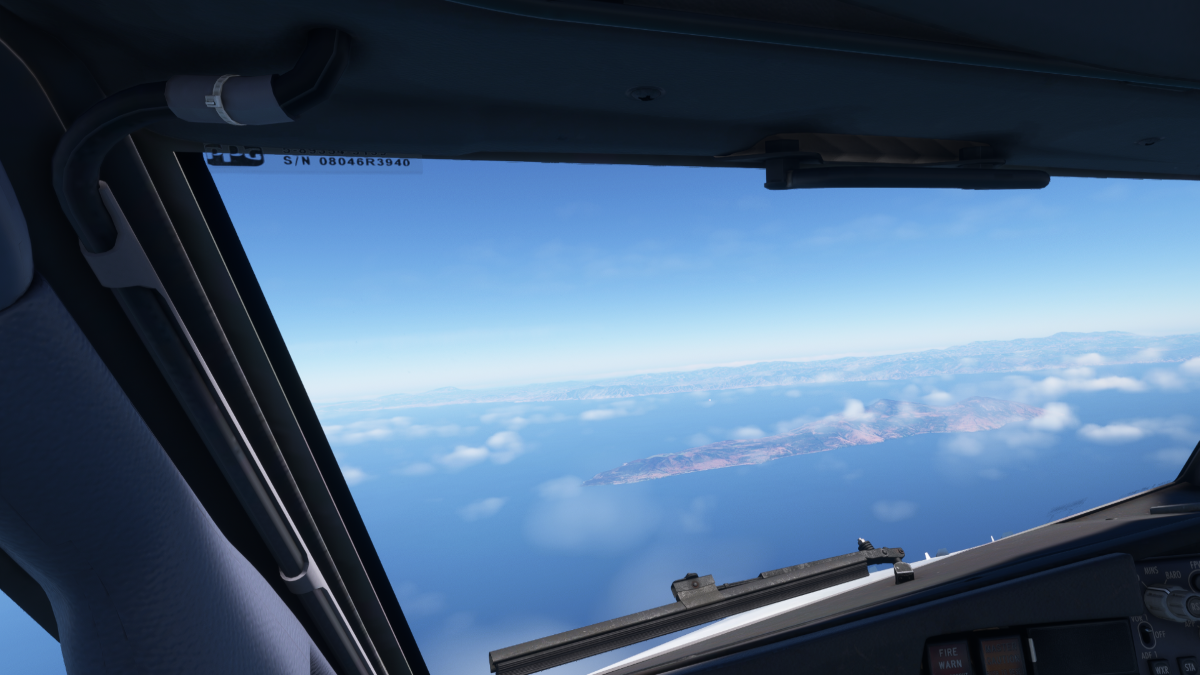Push the FIRE WARN light button
Image resolution: width=1200 pixels, height=675 pixels.
coord(949,658)
